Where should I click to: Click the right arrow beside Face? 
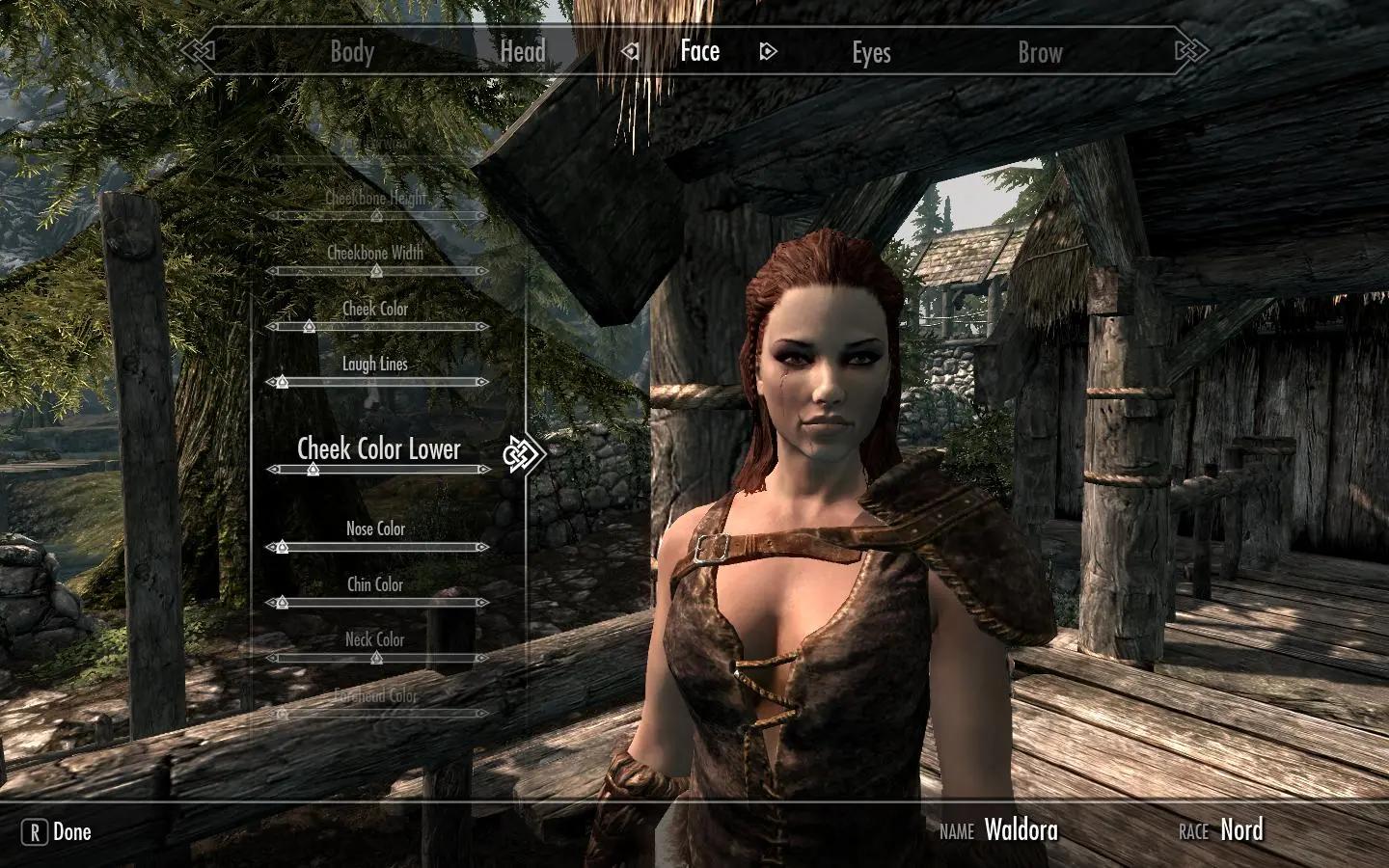click(768, 51)
